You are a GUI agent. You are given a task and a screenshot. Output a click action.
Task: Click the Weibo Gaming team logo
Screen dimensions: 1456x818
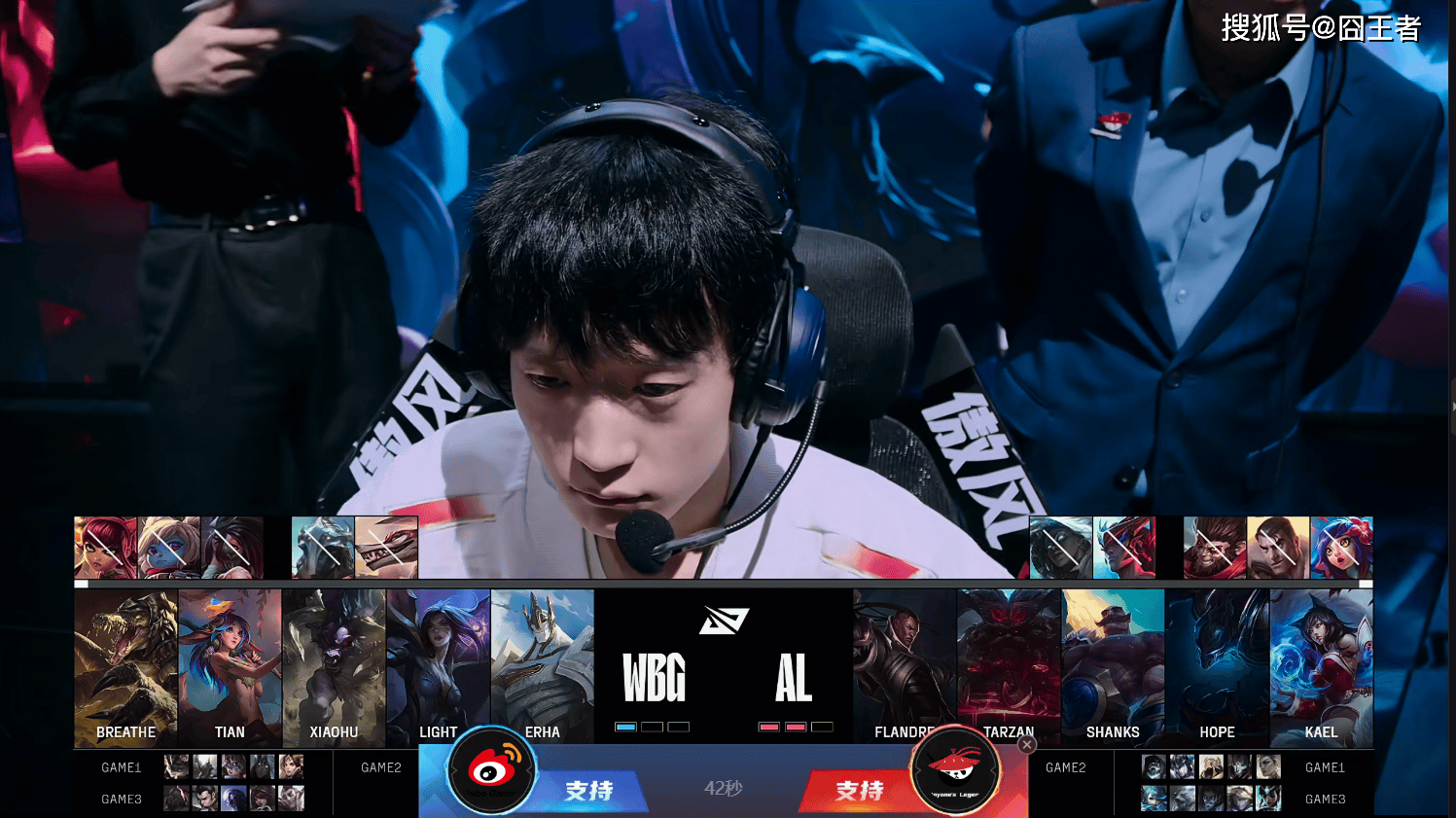pyautogui.click(x=492, y=771)
